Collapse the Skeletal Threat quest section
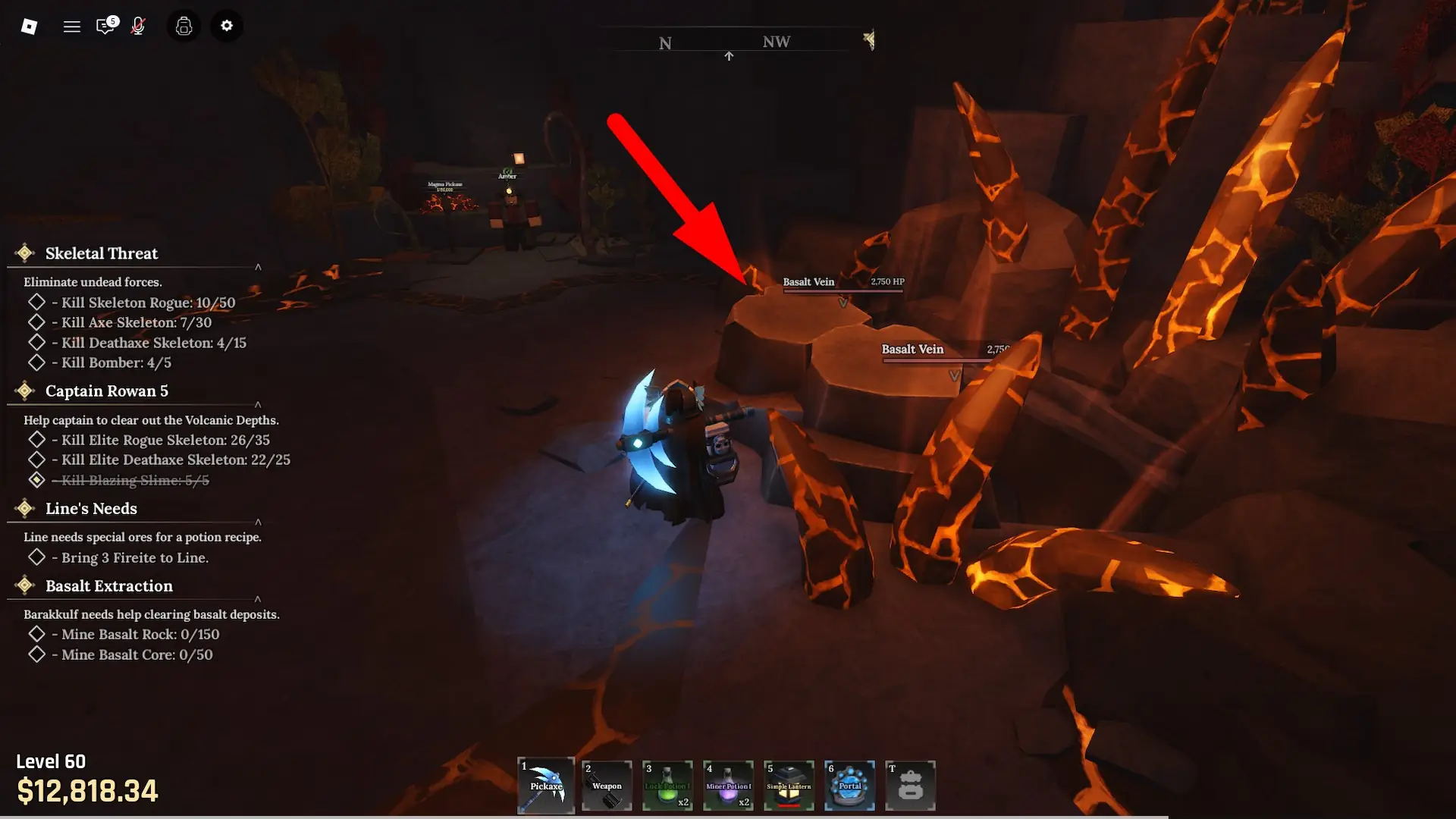 click(x=258, y=266)
